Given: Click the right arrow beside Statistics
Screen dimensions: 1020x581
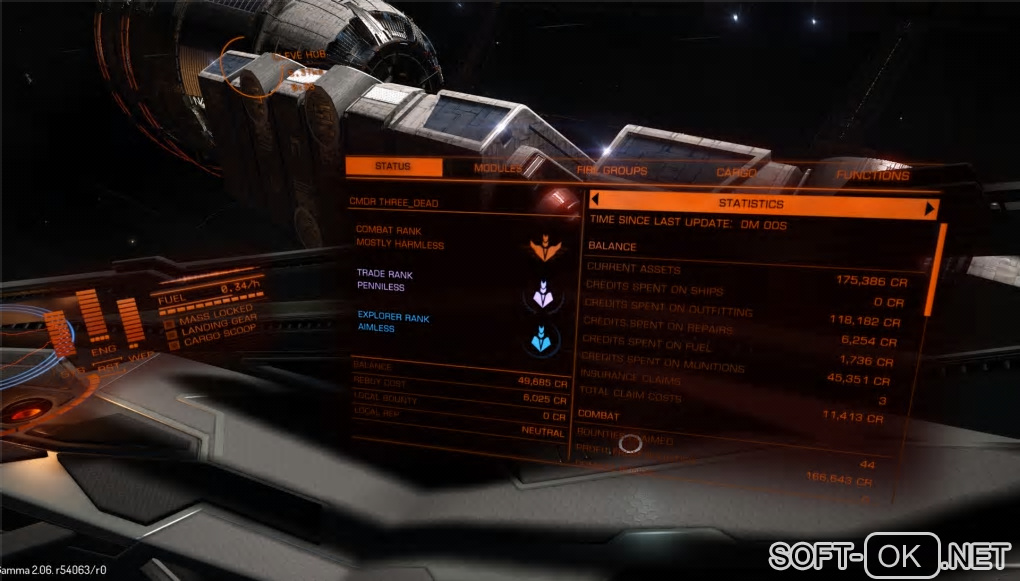Looking at the screenshot, I should point(930,209).
